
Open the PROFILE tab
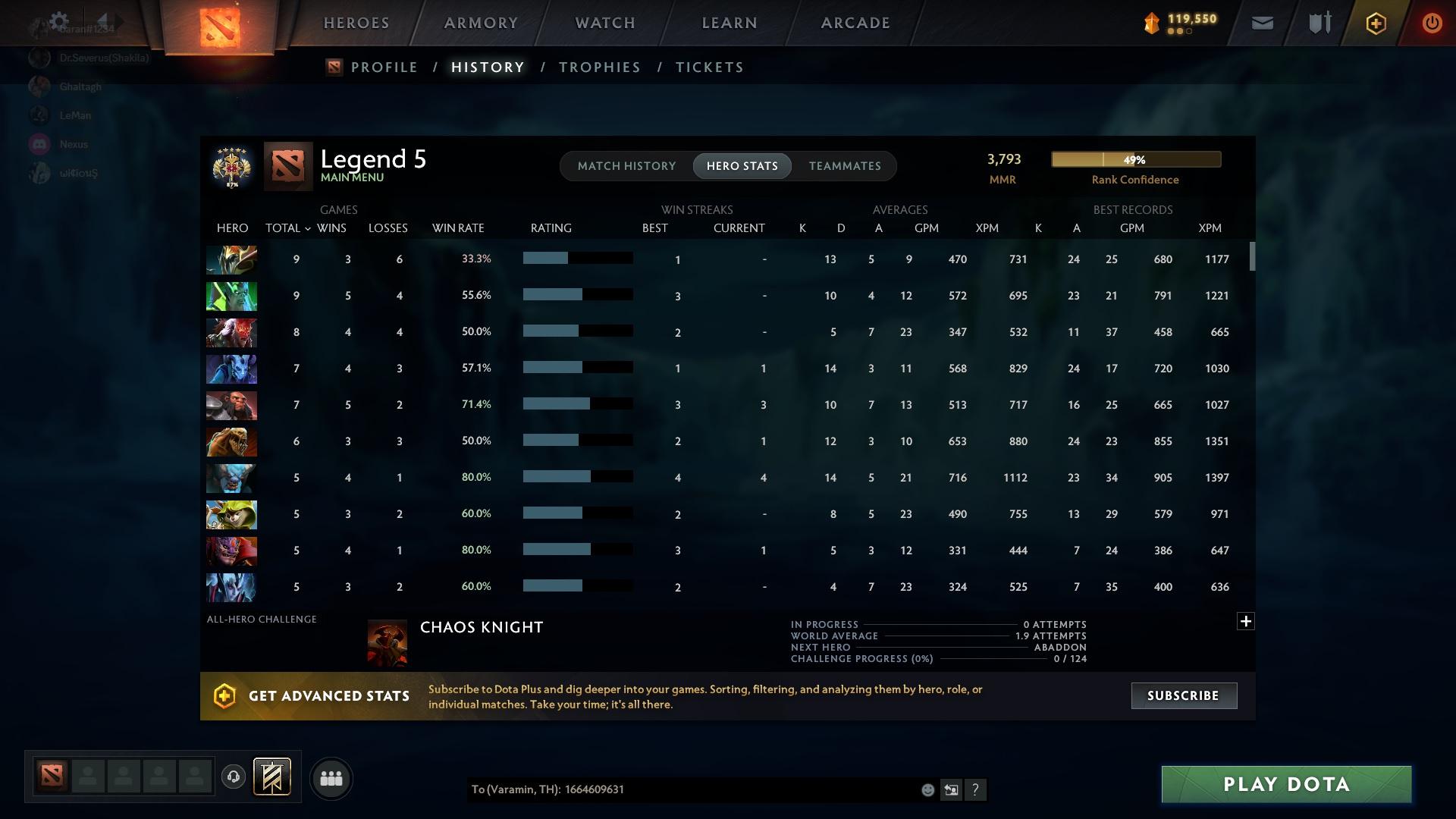(384, 67)
